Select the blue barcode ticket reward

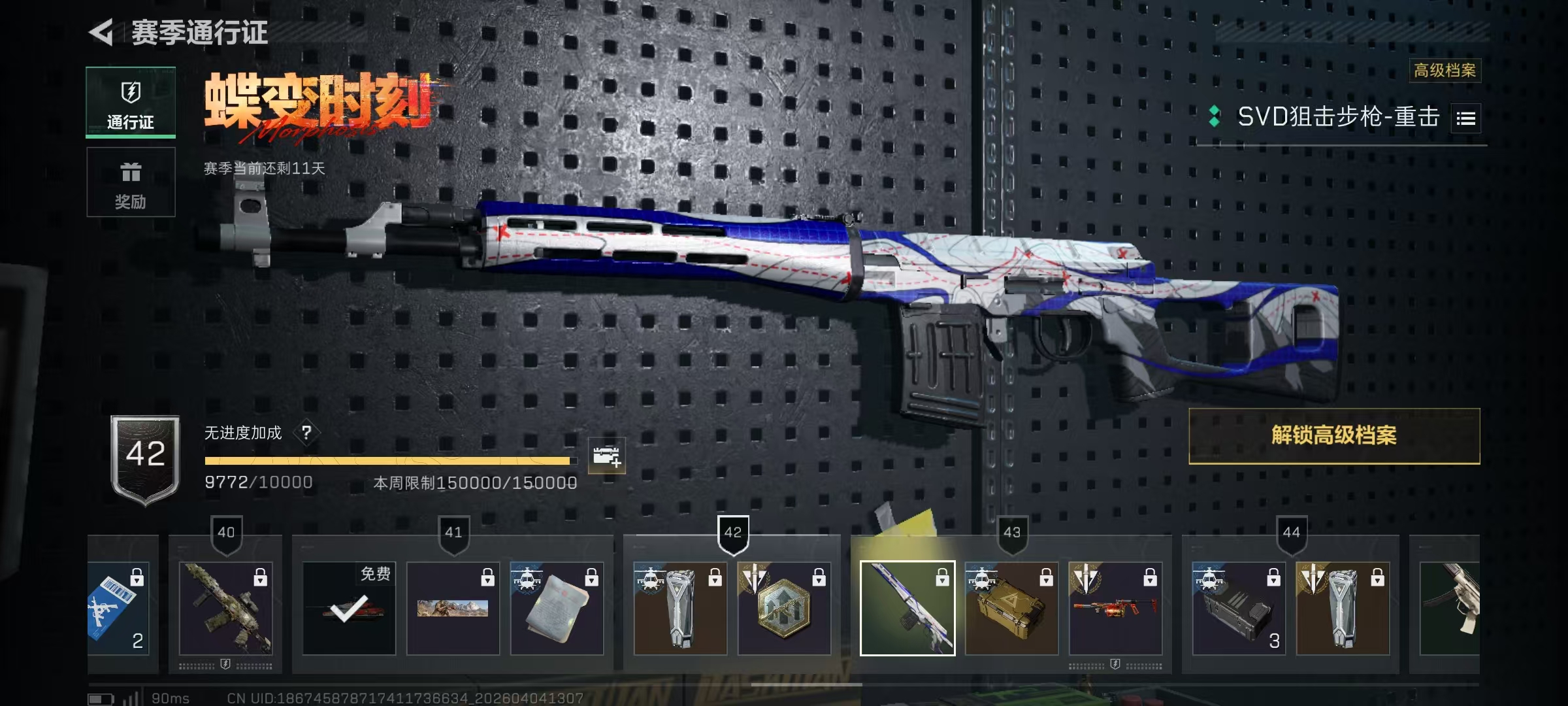click(119, 608)
